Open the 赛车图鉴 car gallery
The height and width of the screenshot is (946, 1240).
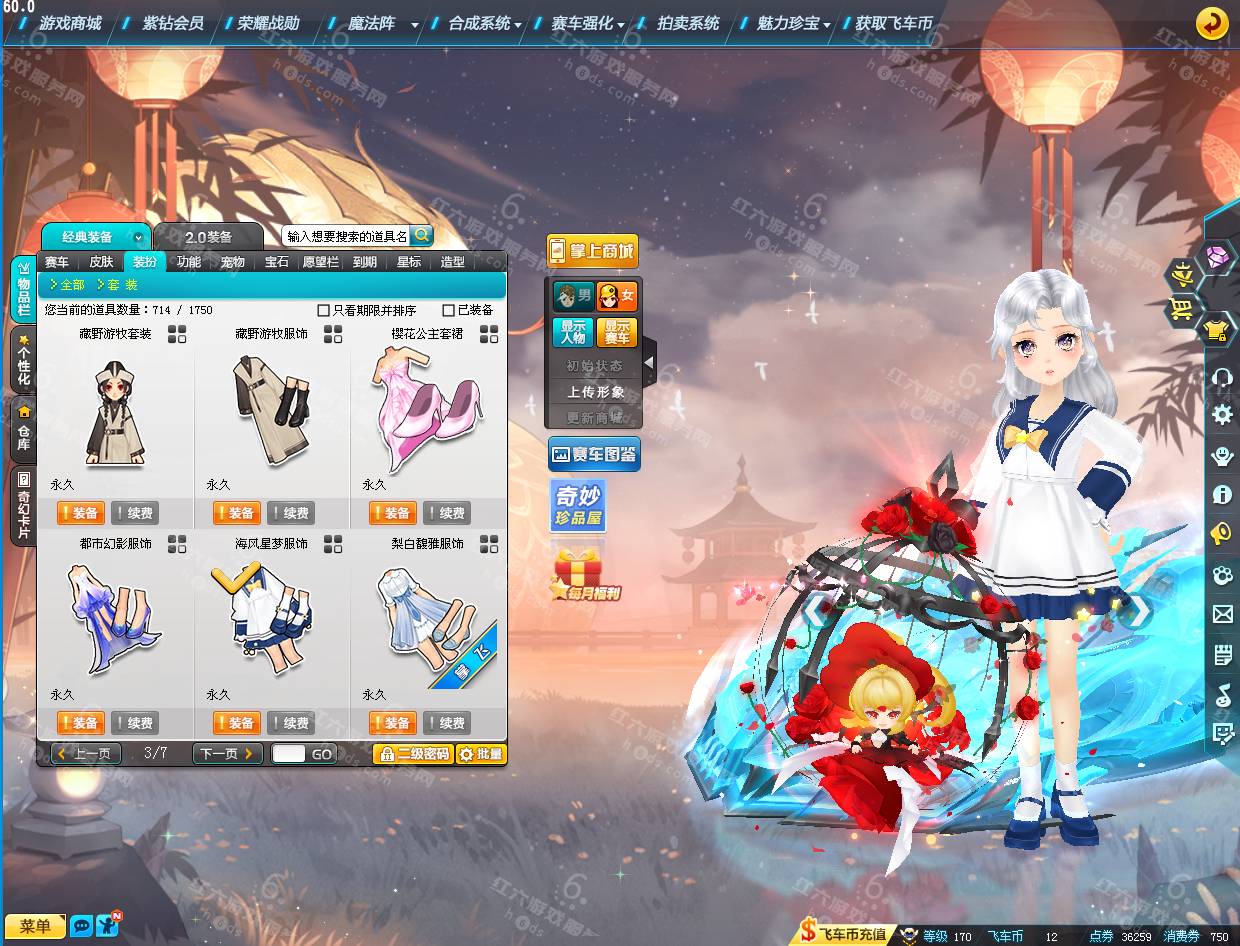point(594,454)
